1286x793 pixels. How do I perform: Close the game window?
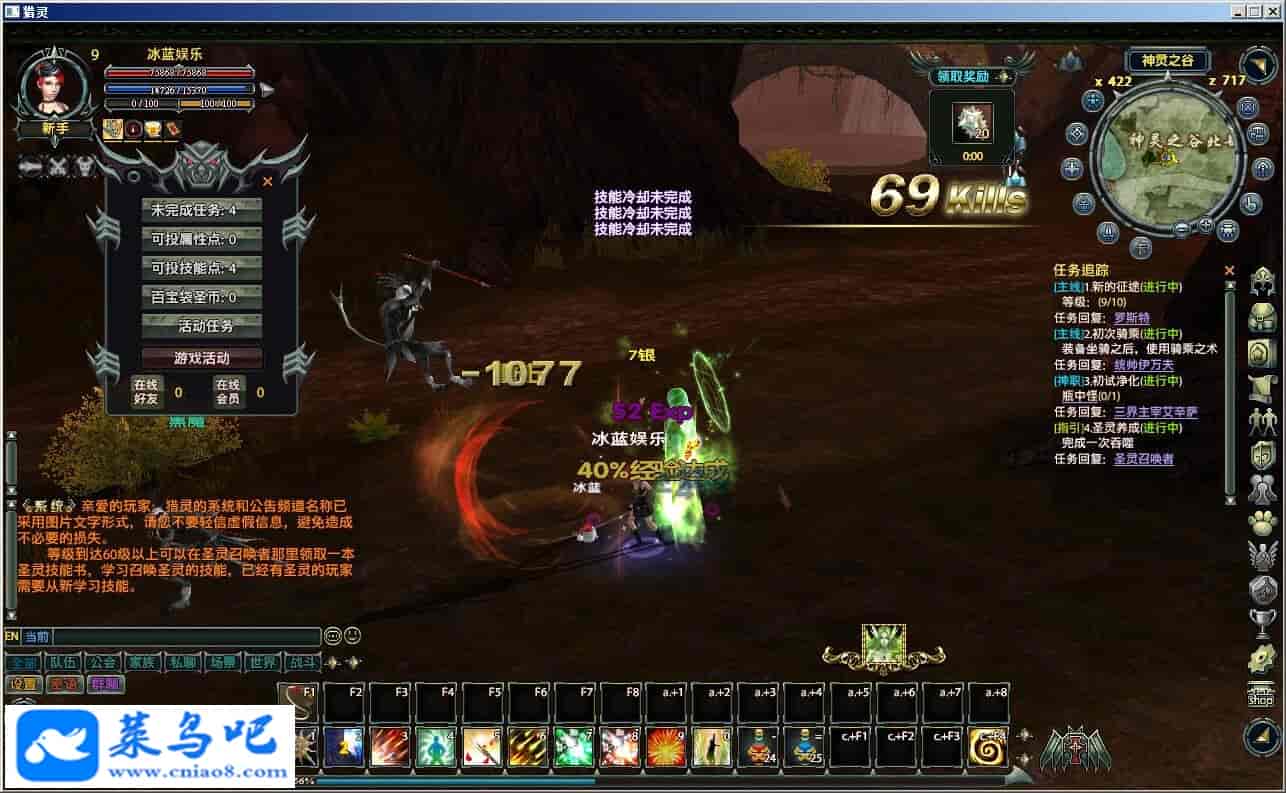point(1274,11)
